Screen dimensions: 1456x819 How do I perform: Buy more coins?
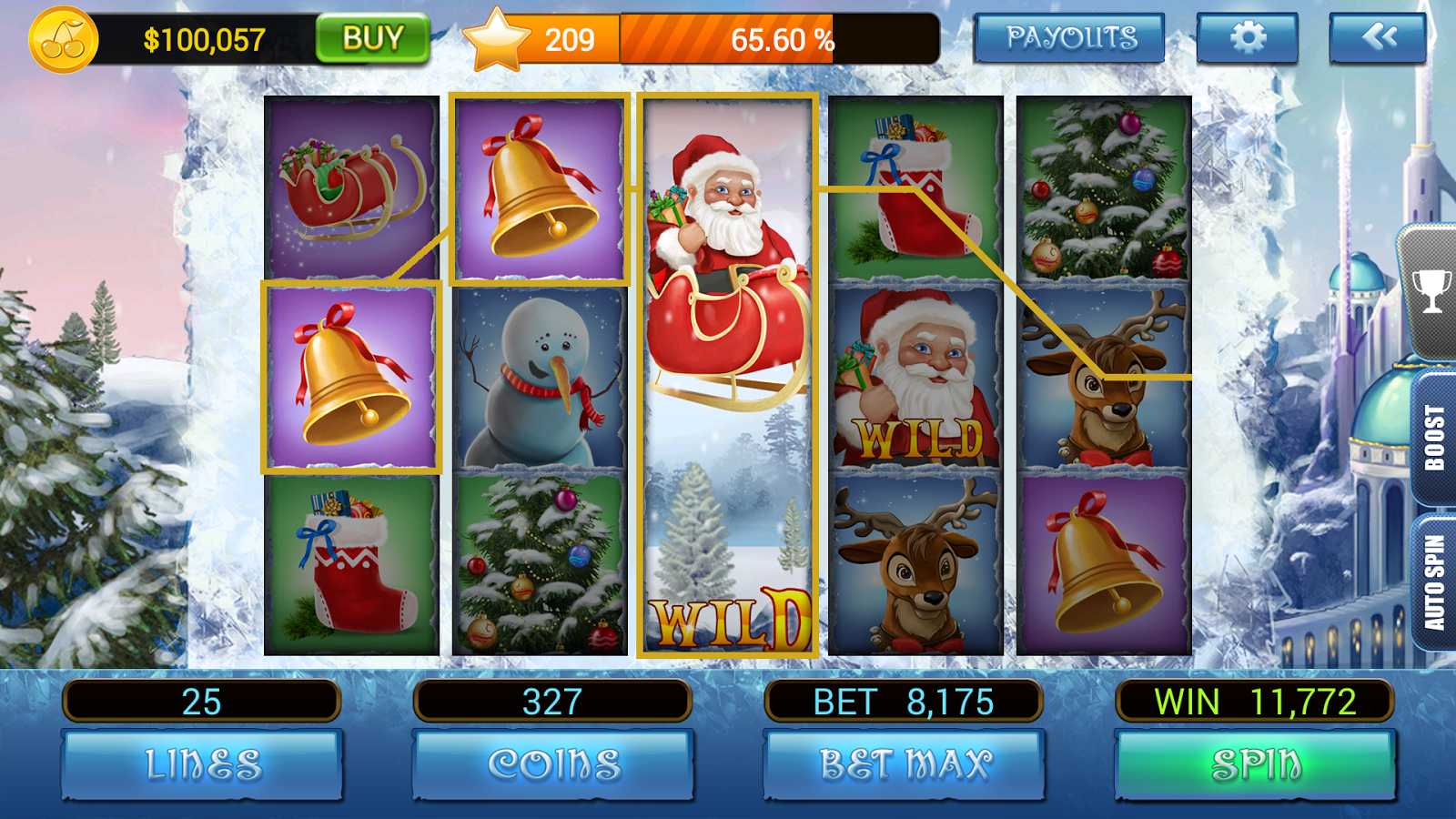(x=372, y=39)
